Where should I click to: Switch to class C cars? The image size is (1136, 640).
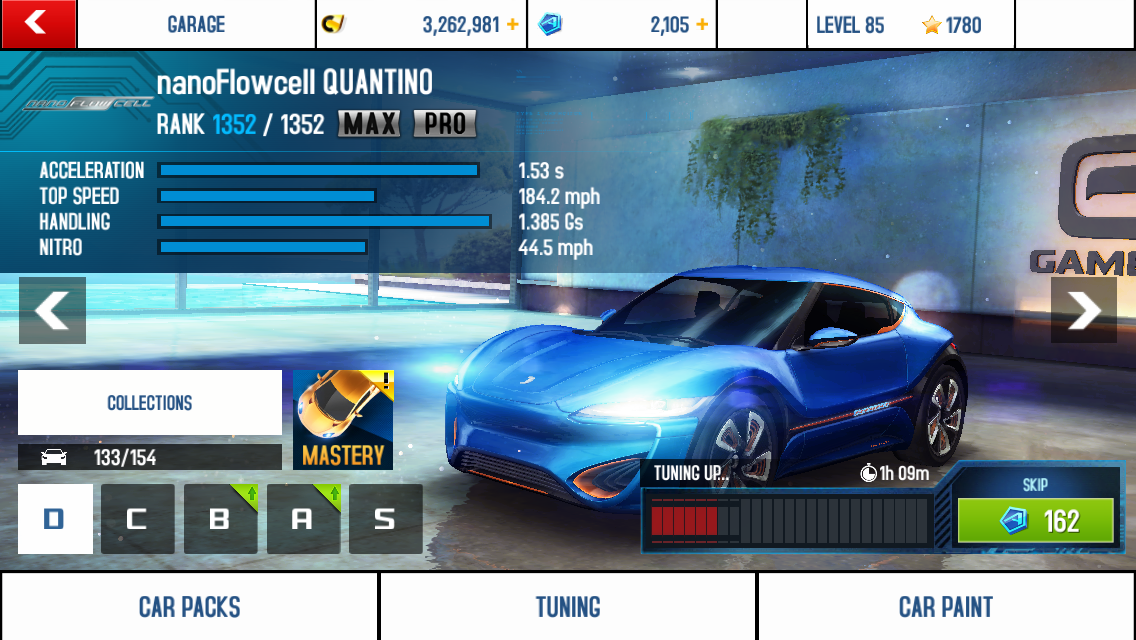coord(138,519)
